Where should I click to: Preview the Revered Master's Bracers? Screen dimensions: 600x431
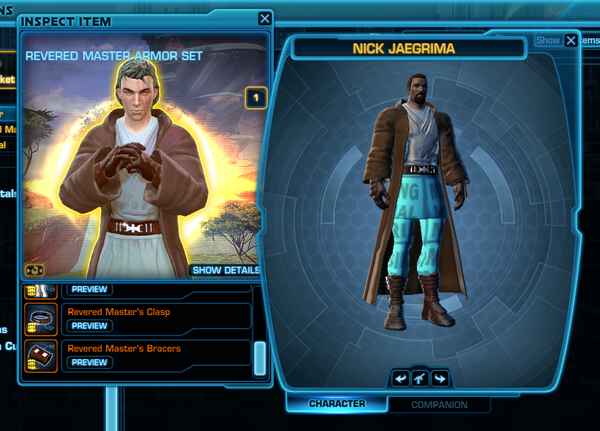click(x=89, y=361)
